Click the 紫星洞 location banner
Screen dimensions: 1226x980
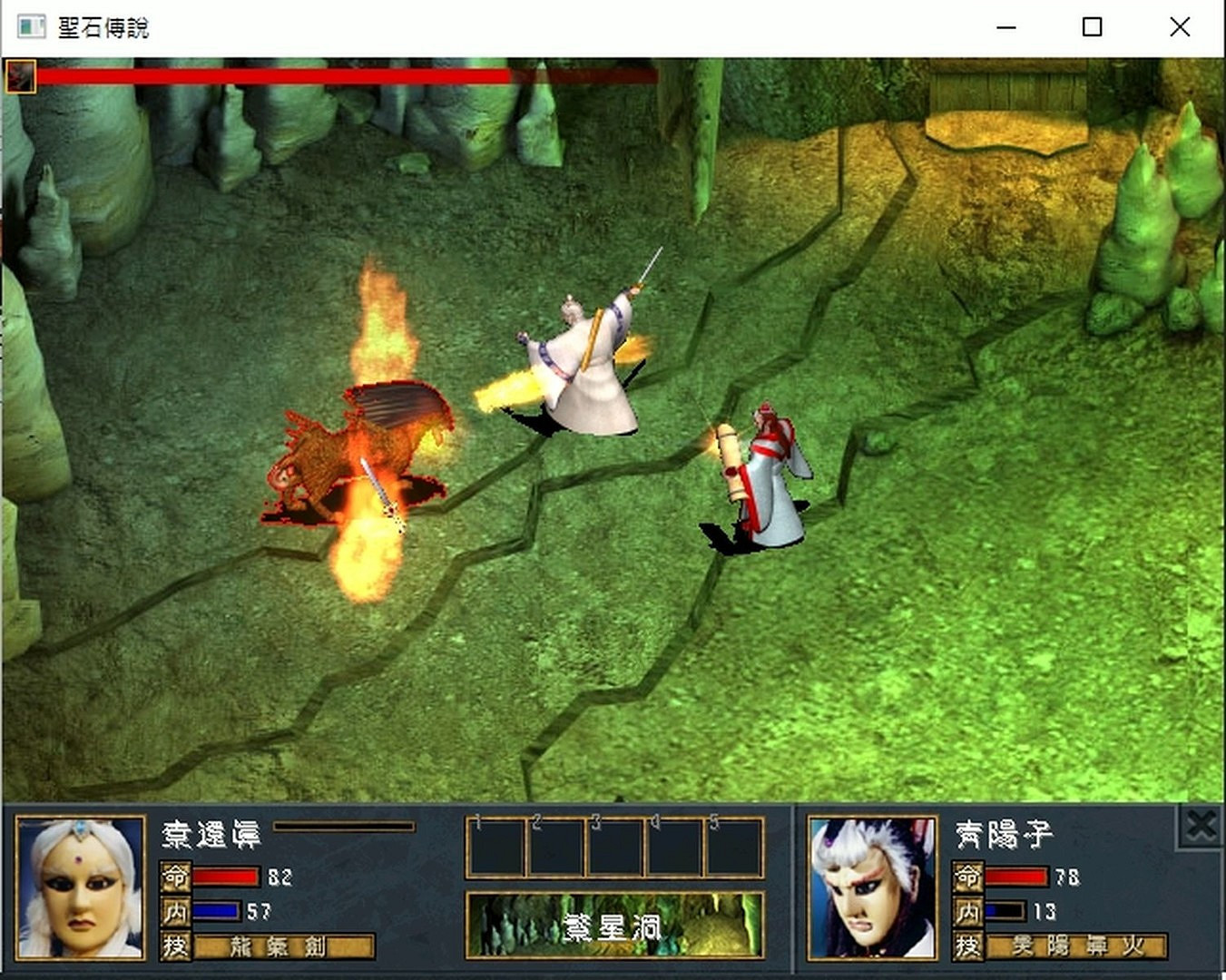(x=613, y=924)
